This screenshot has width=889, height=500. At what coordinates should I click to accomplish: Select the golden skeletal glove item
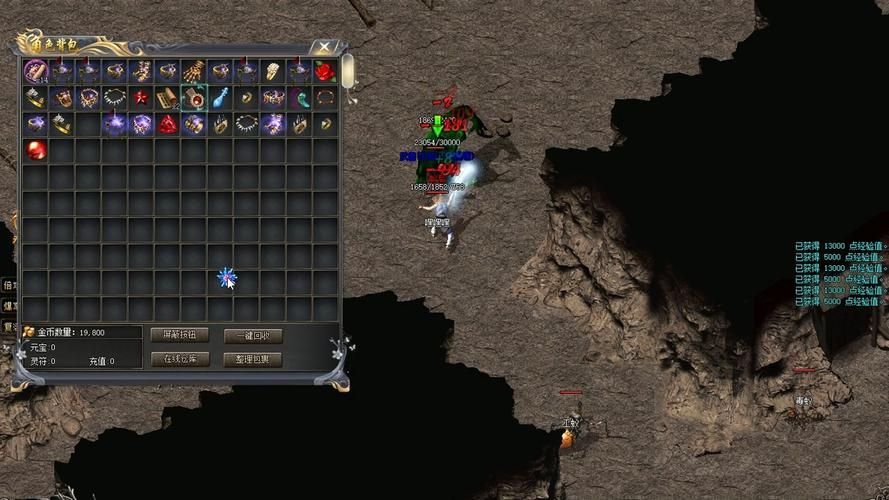point(193,71)
